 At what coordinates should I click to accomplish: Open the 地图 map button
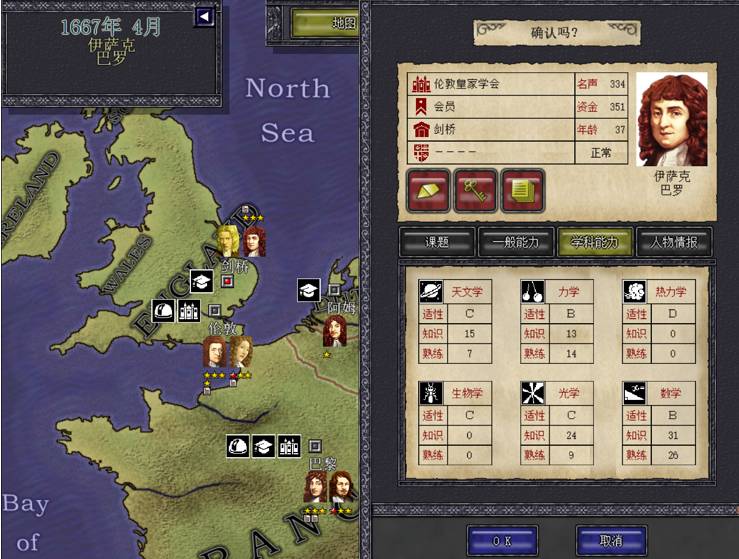pos(327,22)
